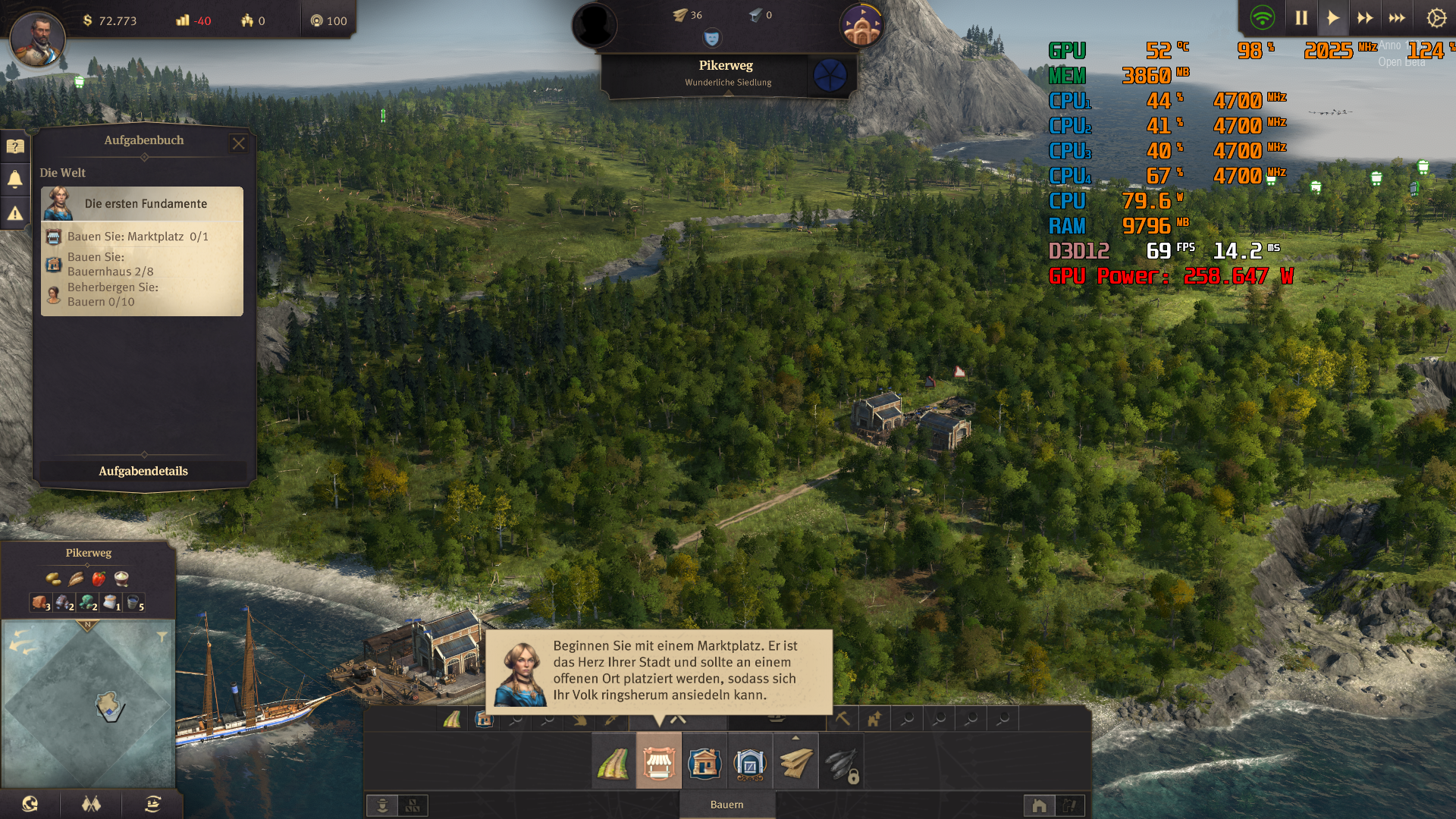Select the Marktplatz building in build menu
The height and width of the screenshot is (819, 1456).
[x=658, y=762]
